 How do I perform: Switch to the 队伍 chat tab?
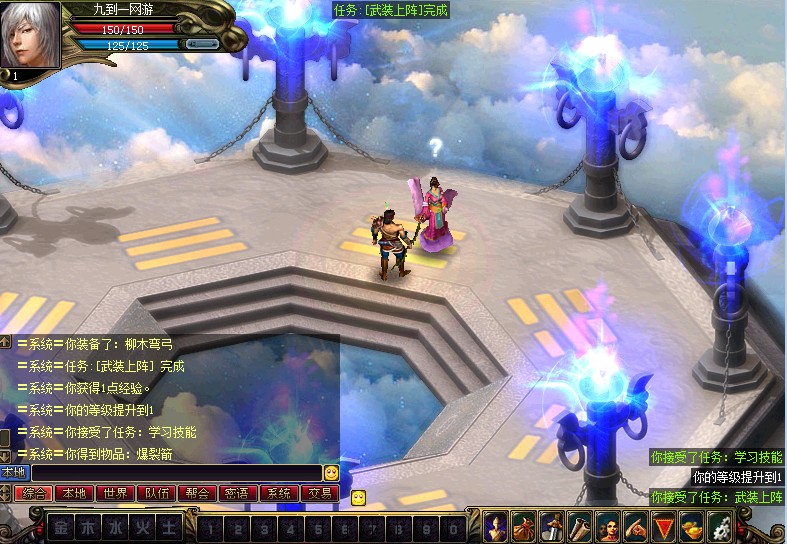point(156,493)
